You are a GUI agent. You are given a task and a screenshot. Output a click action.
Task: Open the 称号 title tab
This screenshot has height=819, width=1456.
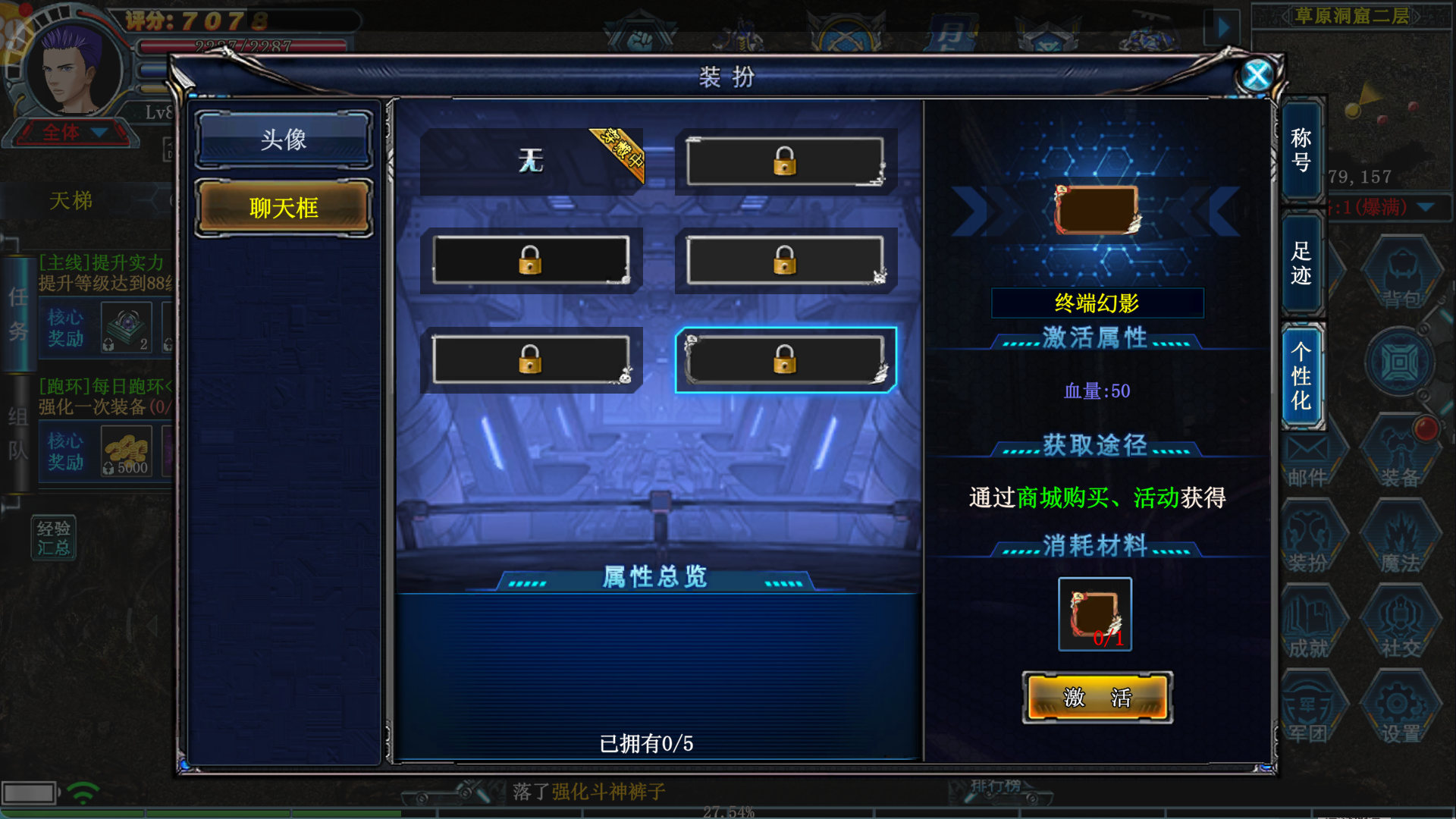(1301, 149)
